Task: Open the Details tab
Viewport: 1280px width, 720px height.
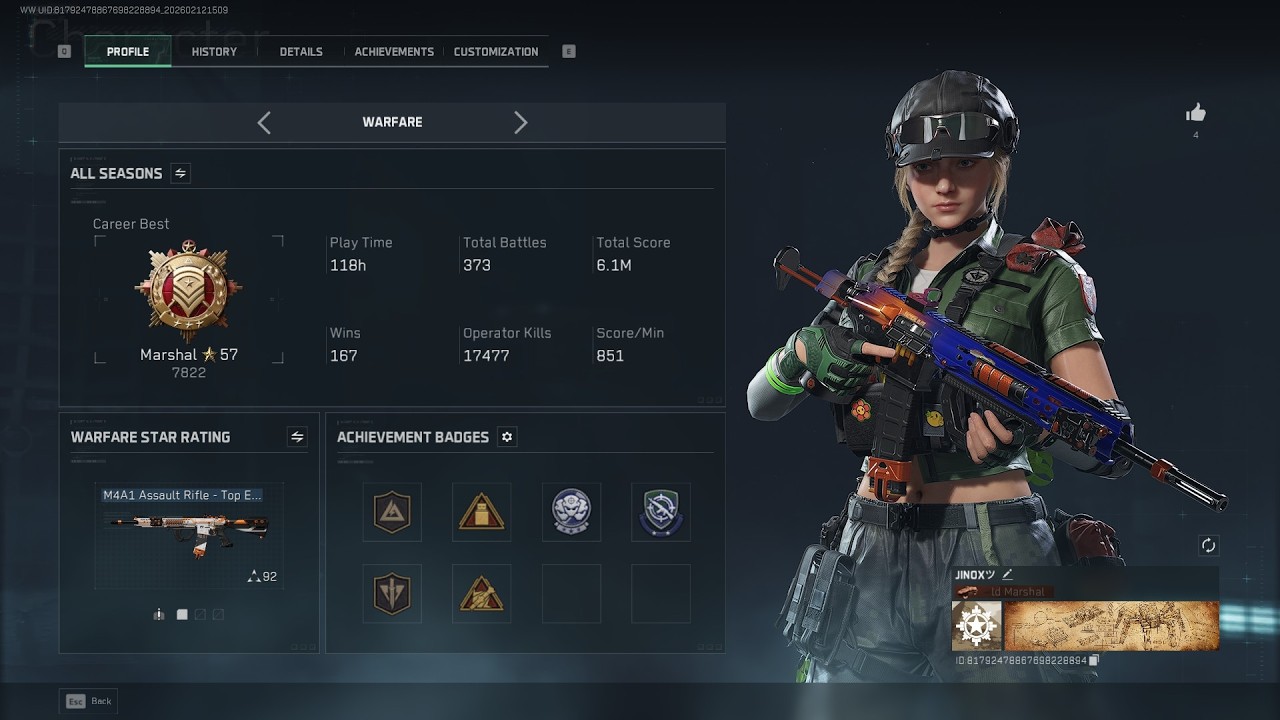Action: (x=301, y=52)
